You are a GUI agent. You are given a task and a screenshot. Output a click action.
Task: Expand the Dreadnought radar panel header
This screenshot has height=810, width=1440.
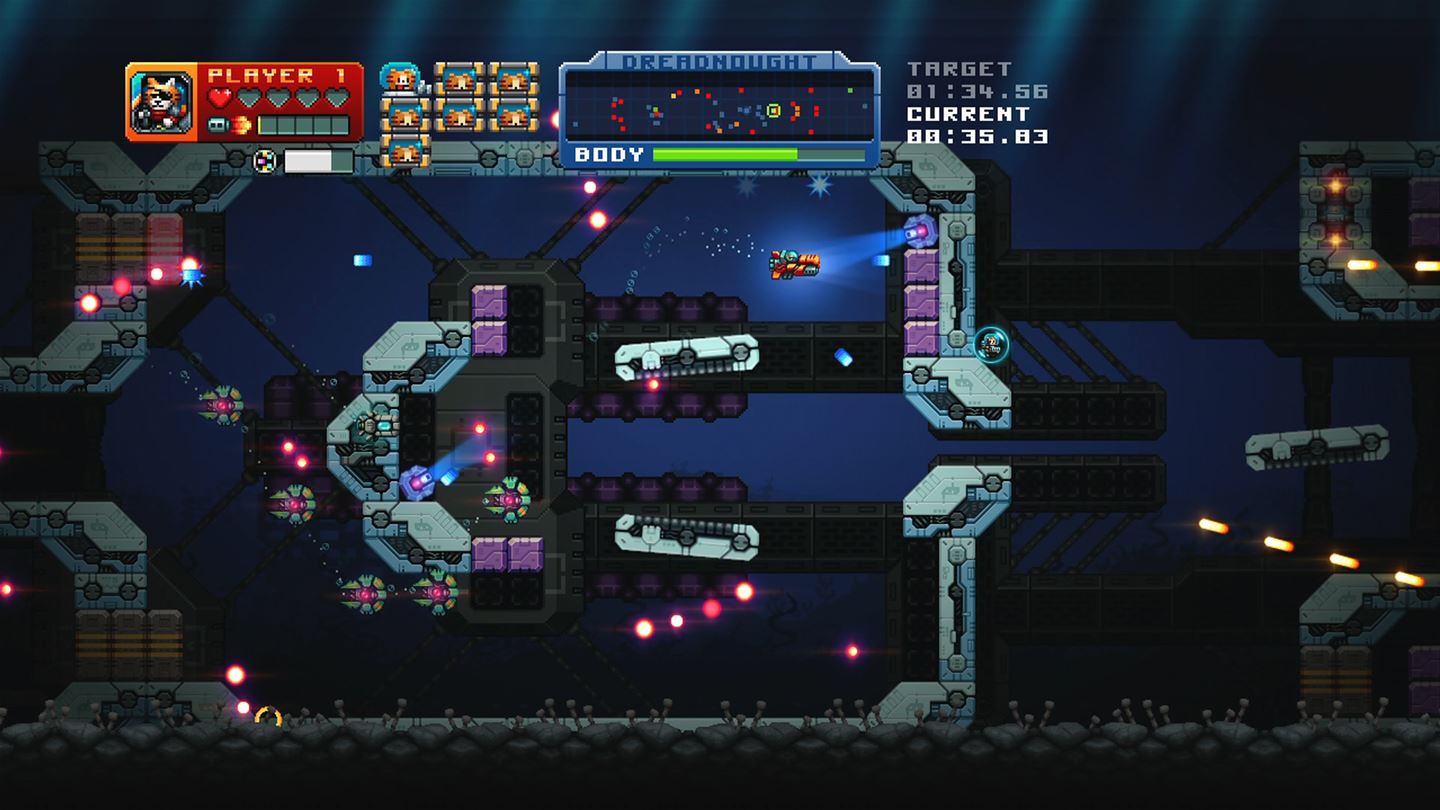[720, 61]
